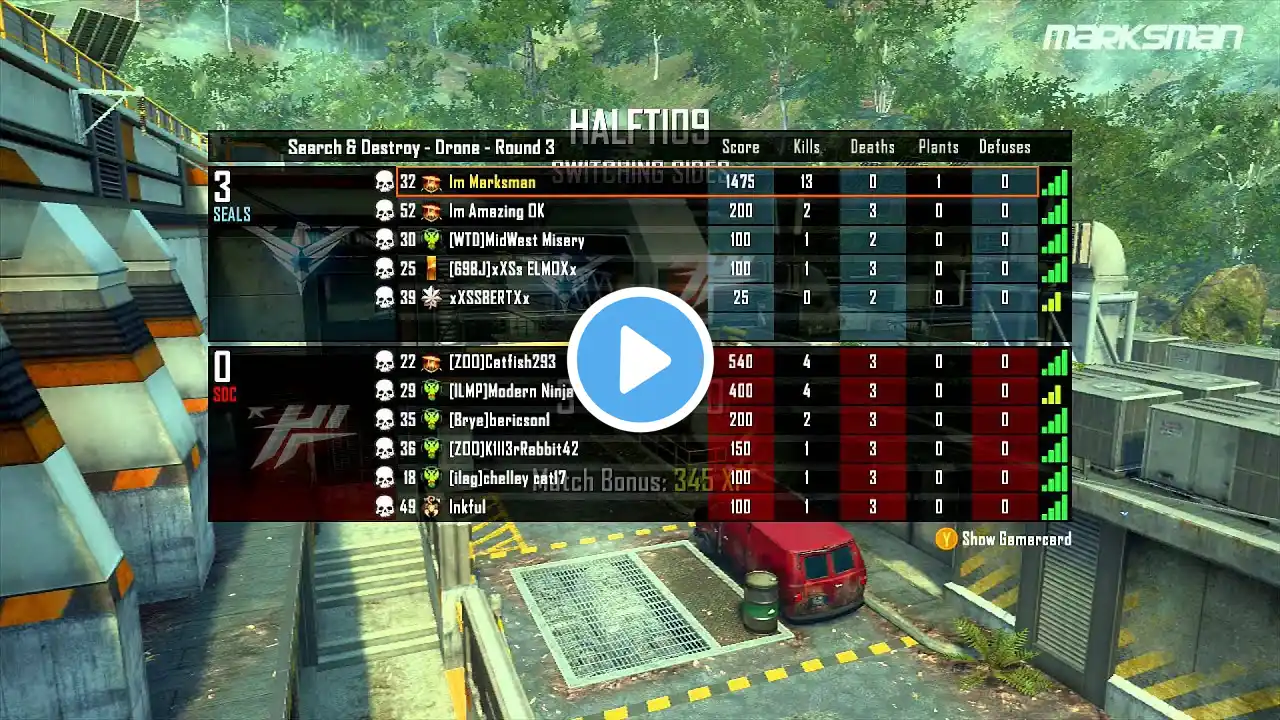
Task: Play the video with the center button
Action: (x=640, y=360)
